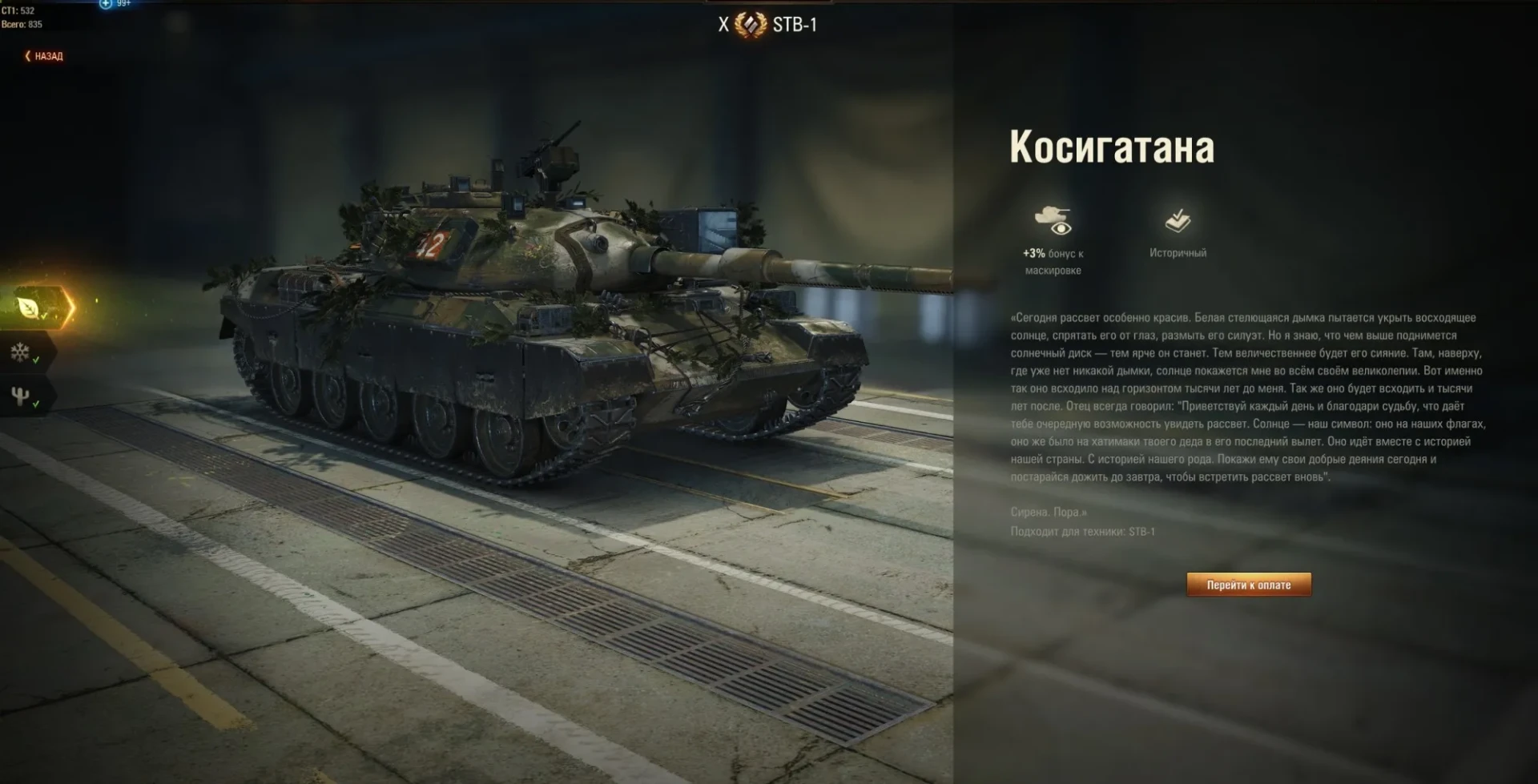This screenshot has width=1538, height=784.
Task: Click the blue plus icon beside 99+
Action: coord(106,4)
